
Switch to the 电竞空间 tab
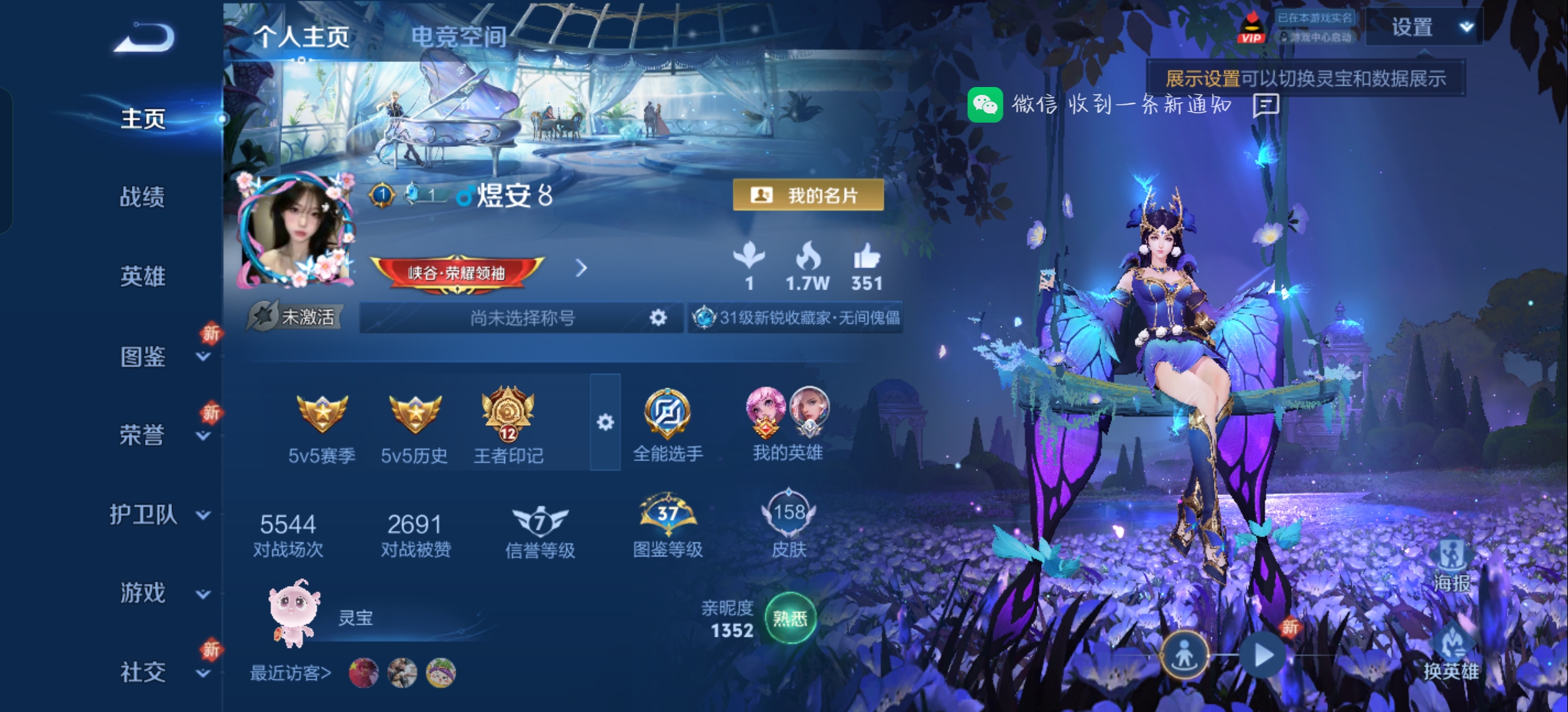click(x=458, y=37)
